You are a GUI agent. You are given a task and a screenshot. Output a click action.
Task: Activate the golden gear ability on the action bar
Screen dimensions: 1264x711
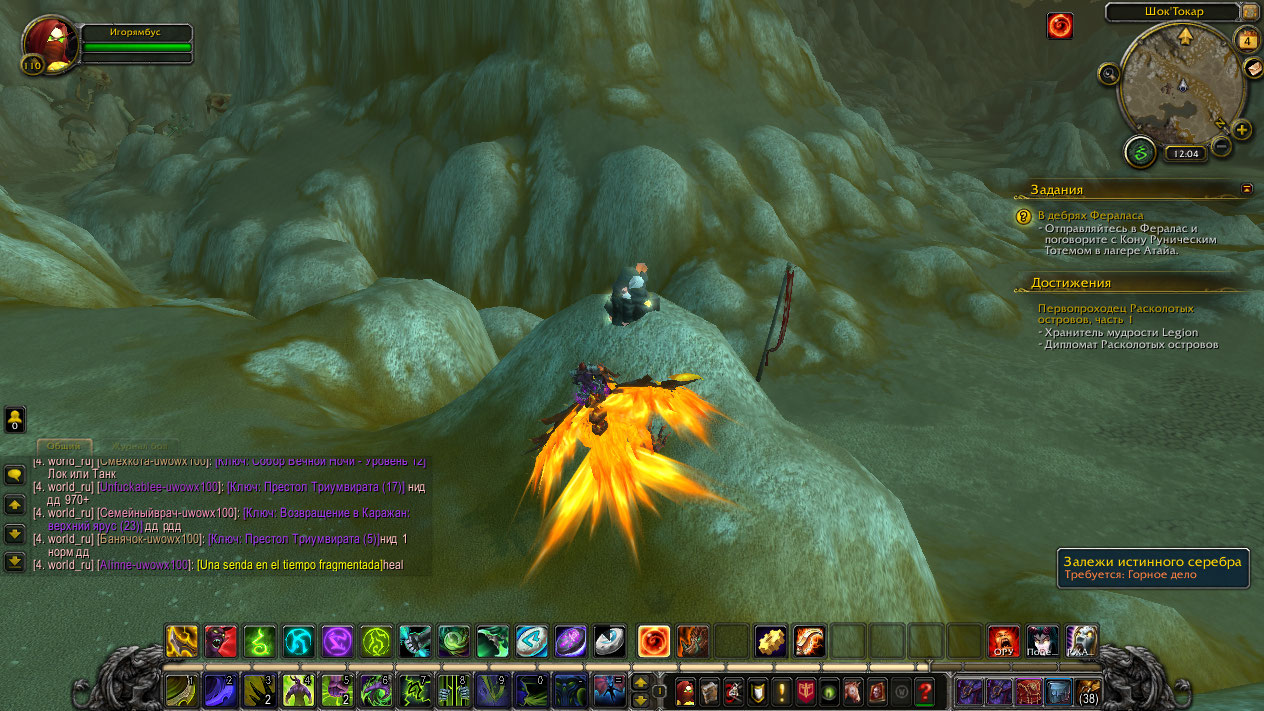tap(769, 641)
